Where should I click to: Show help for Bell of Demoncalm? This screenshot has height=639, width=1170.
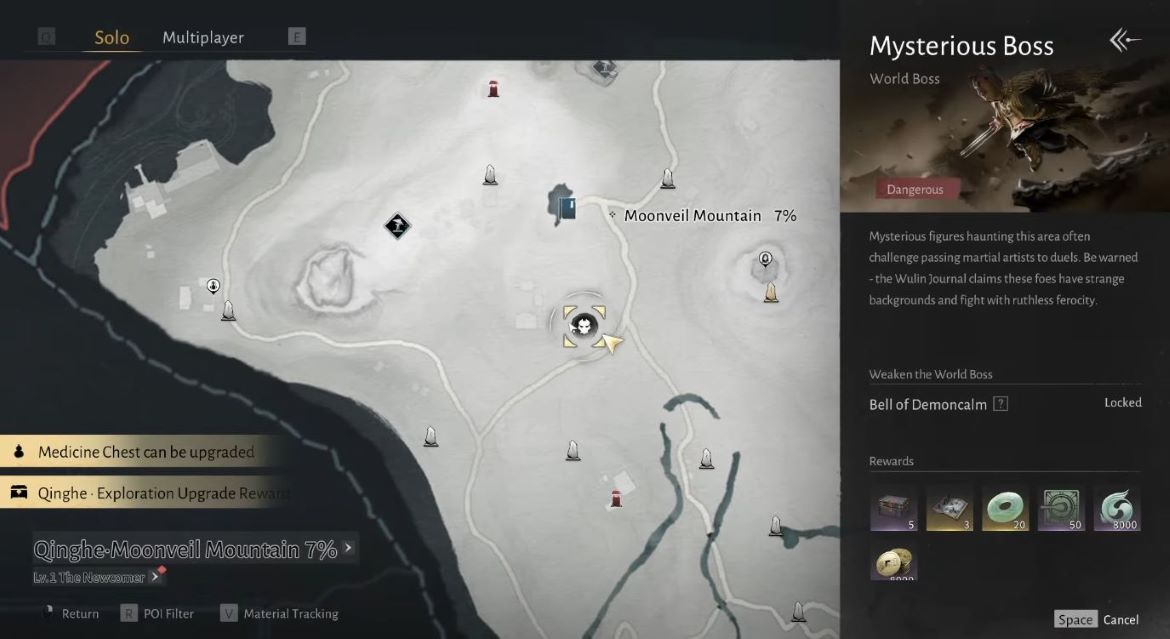click(x=1001, y=404)
